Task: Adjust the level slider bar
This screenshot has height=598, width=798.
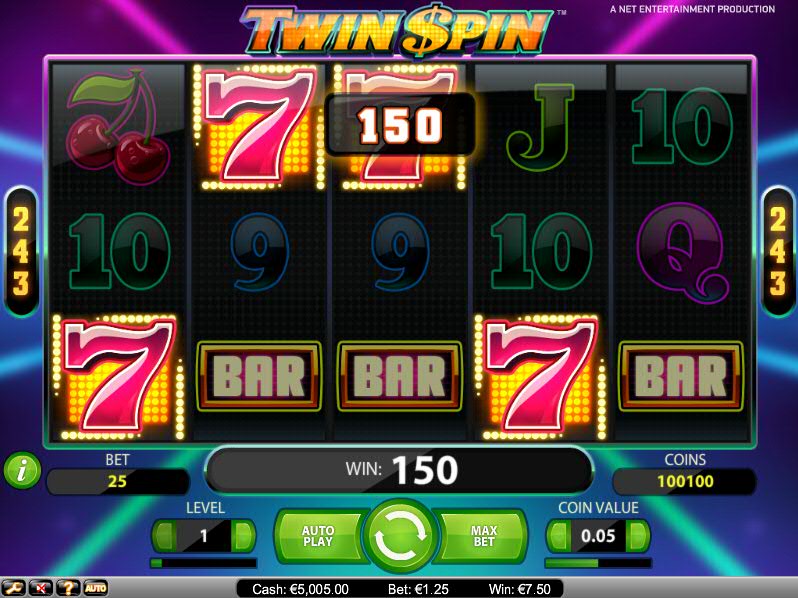Action: (x=203, y=563)
